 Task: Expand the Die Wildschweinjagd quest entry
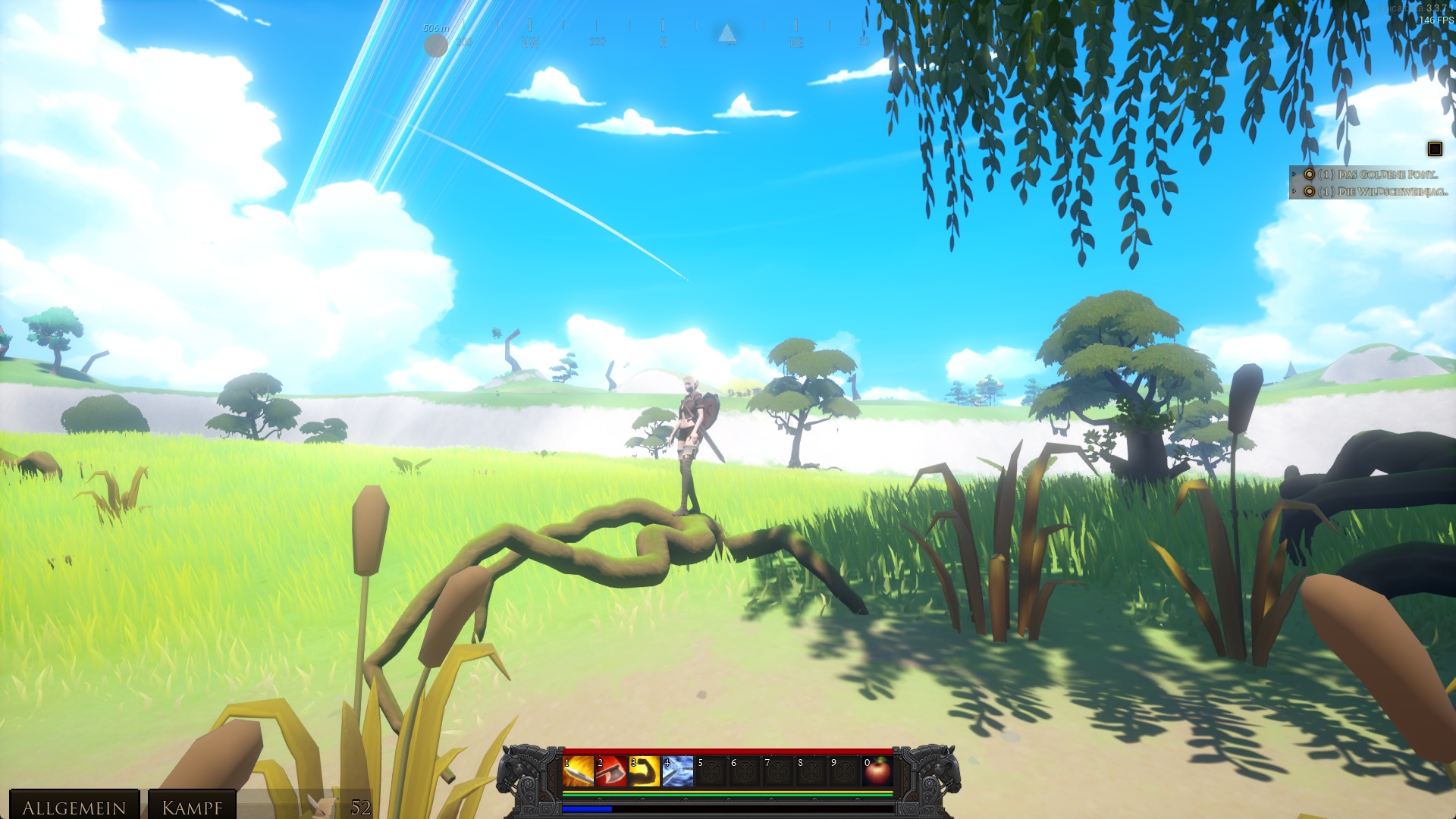point(1295,192)
